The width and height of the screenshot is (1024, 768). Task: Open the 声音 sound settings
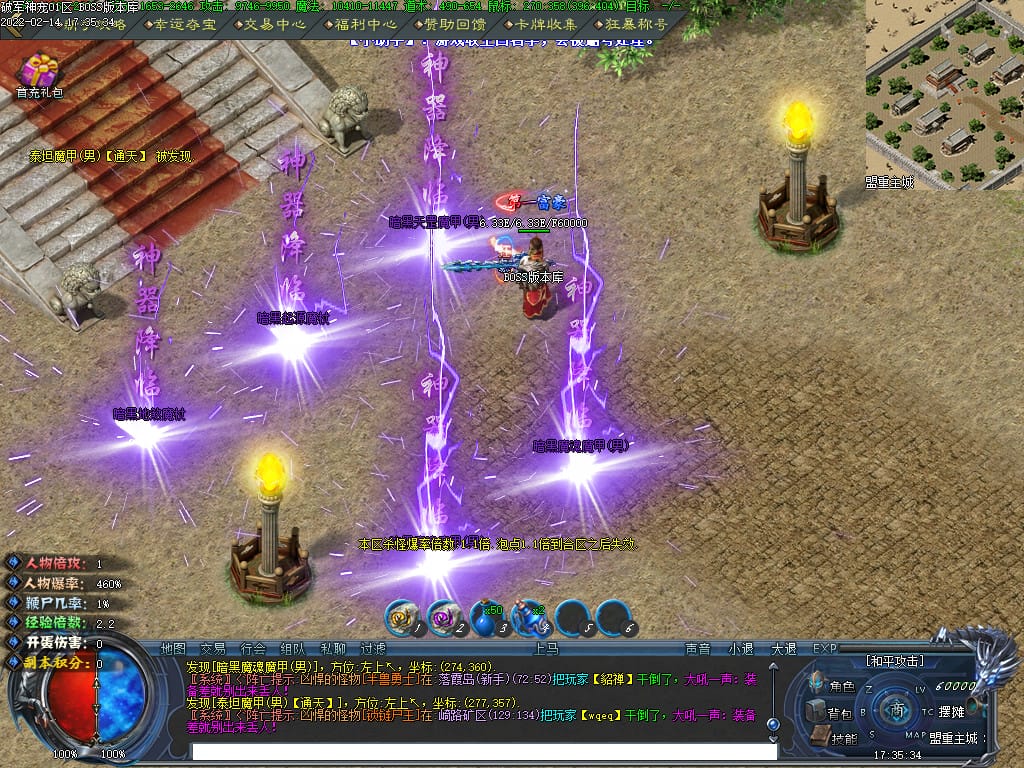[x=697, y=649]
